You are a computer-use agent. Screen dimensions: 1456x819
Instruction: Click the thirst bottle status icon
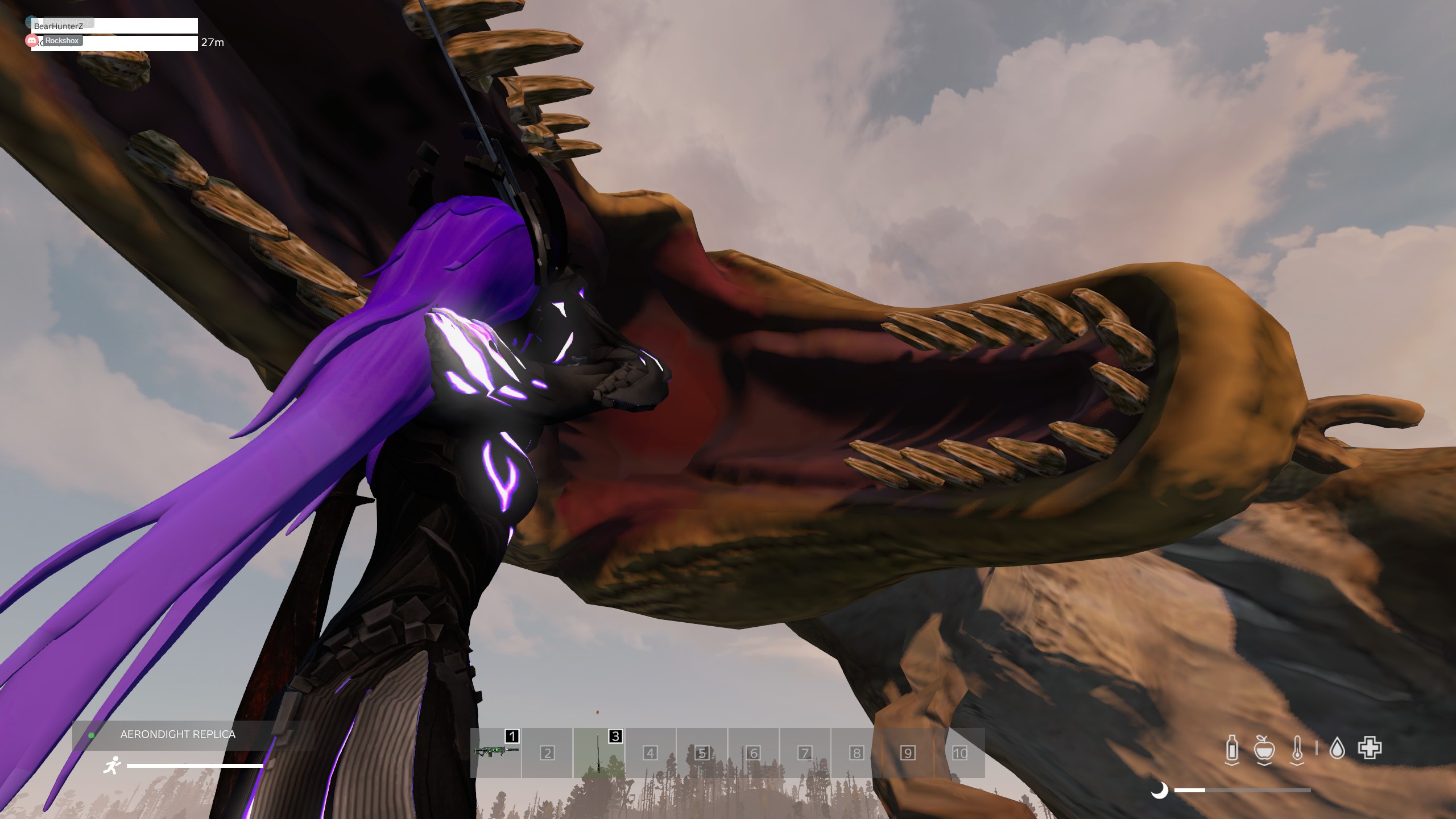[1232, 748]
